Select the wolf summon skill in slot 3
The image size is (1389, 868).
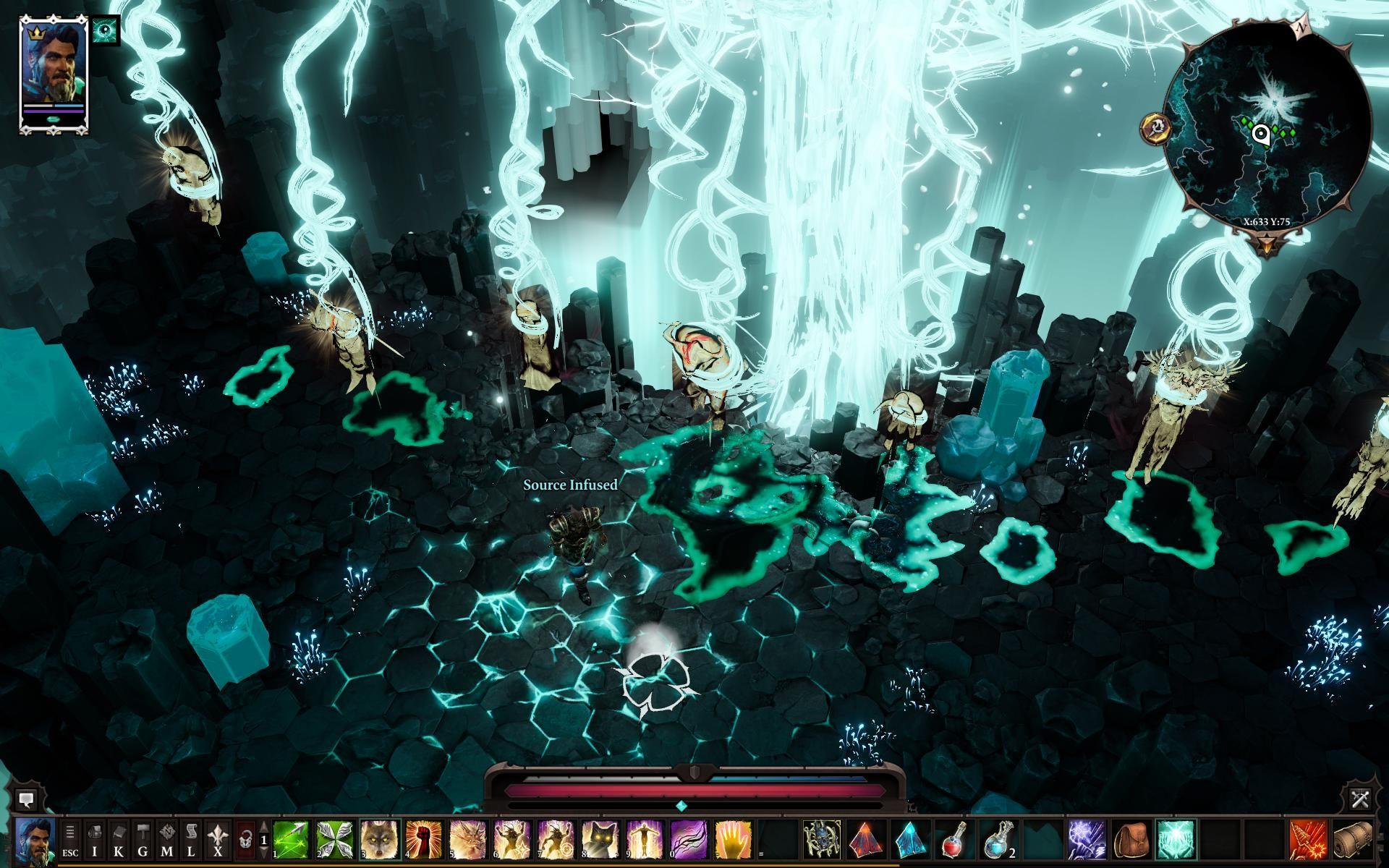379,841
